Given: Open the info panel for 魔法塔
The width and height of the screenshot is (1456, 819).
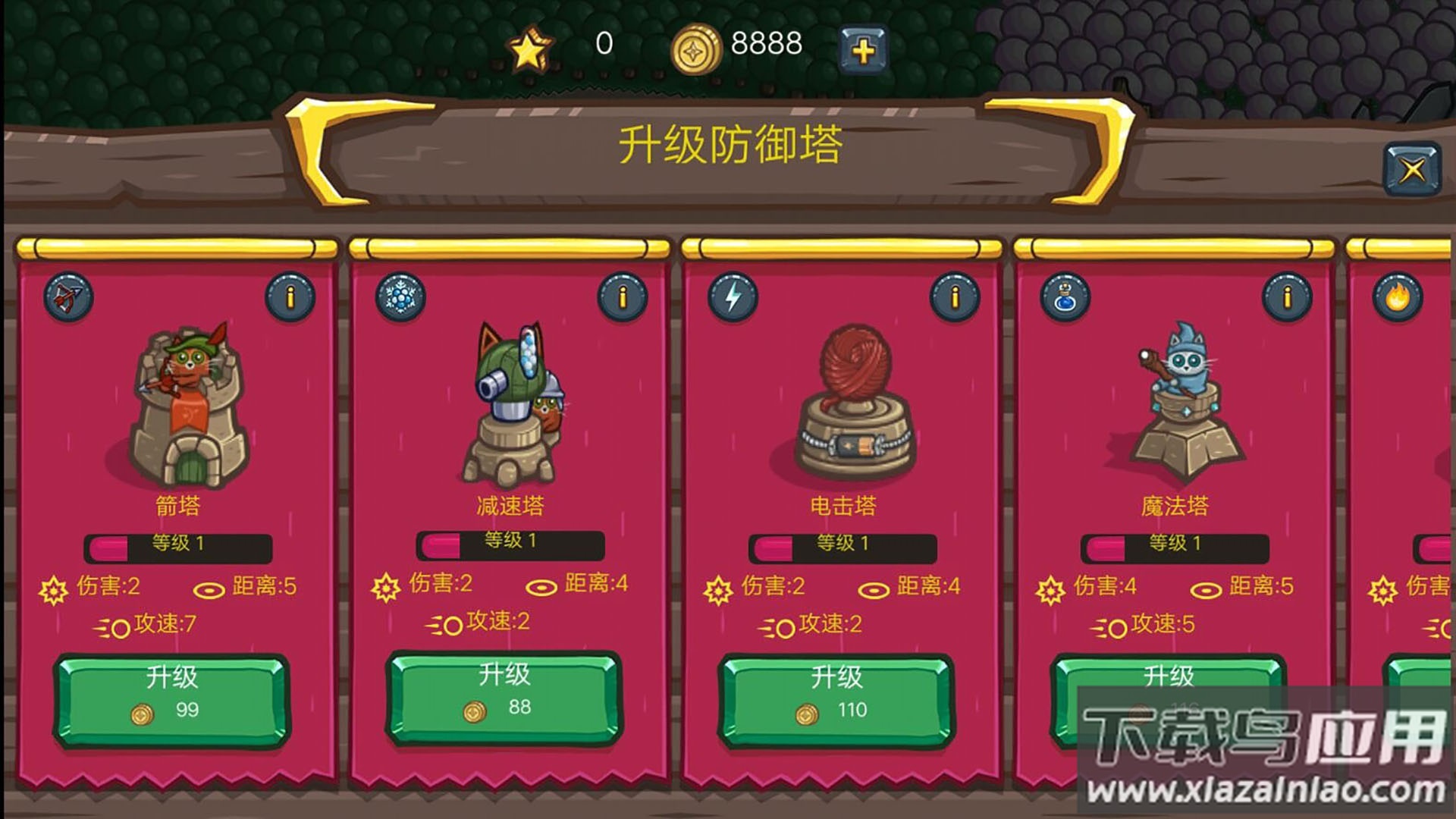Looking at the screenshot, I should point(1287,297).
